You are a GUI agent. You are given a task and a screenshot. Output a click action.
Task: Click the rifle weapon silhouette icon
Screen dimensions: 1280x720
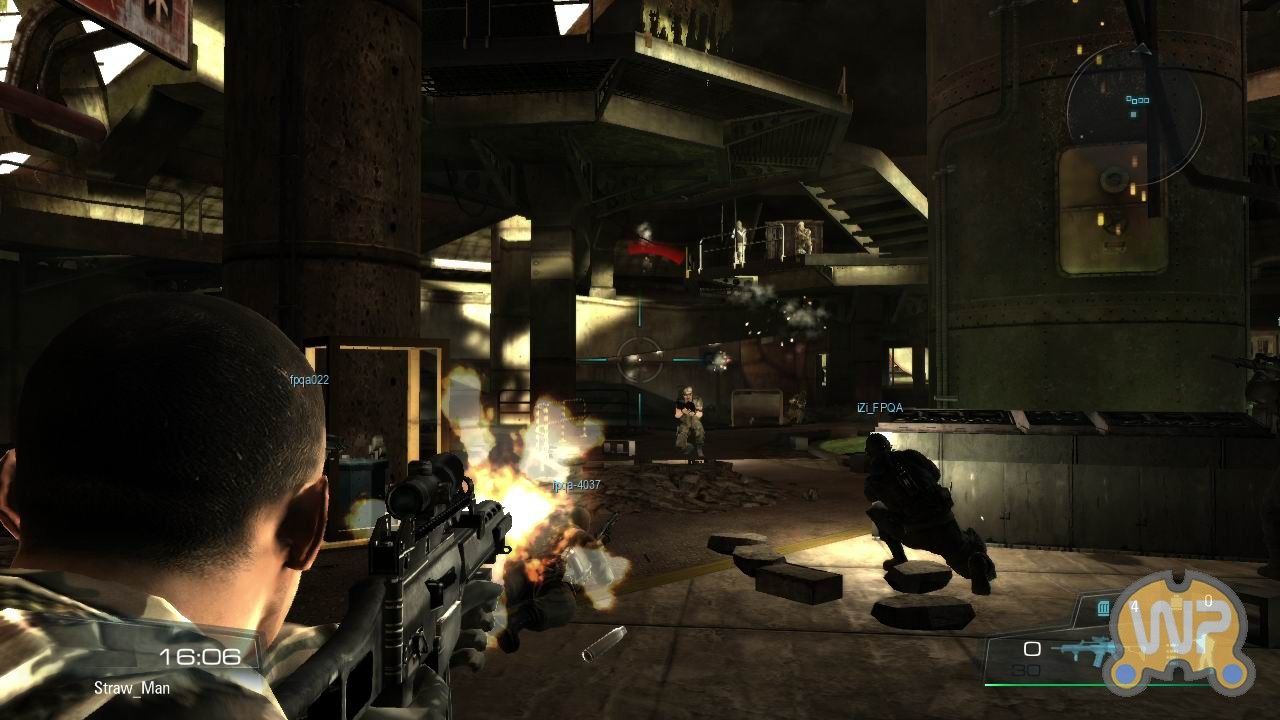tap(1085, 648)
